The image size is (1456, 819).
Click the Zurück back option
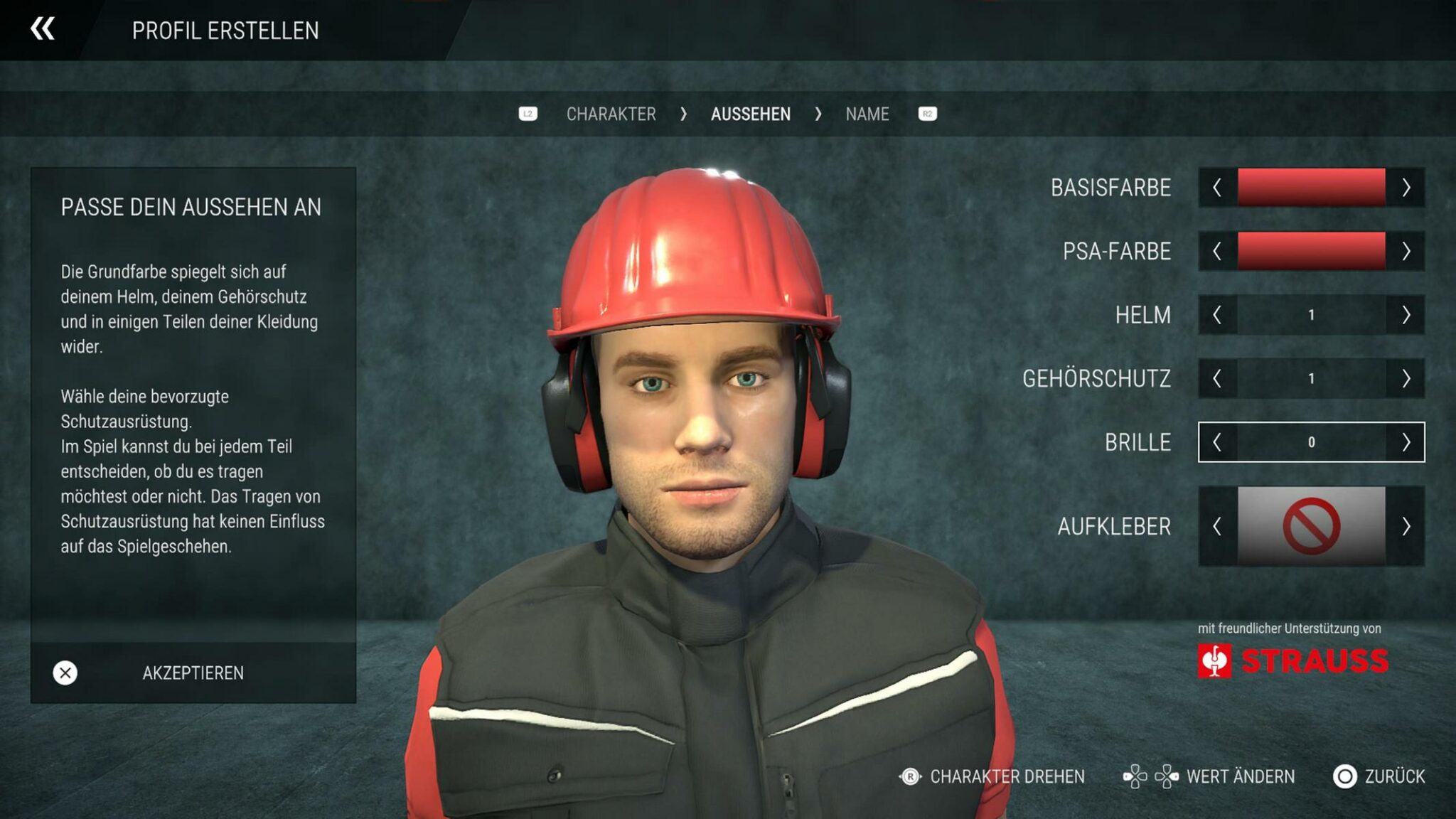1379,776
